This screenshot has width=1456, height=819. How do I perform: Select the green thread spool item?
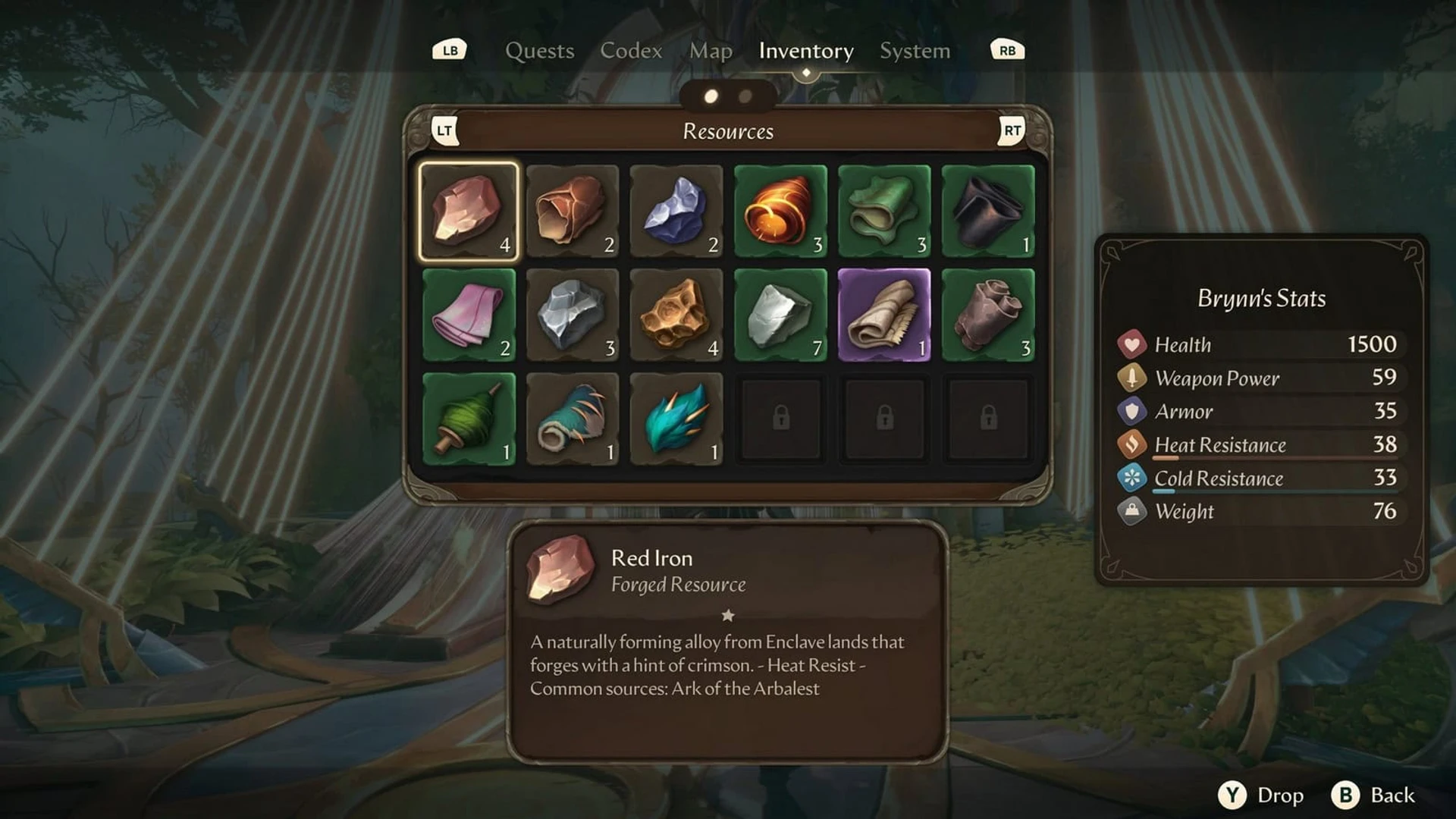pyautogui.click(x=469, y=419)
